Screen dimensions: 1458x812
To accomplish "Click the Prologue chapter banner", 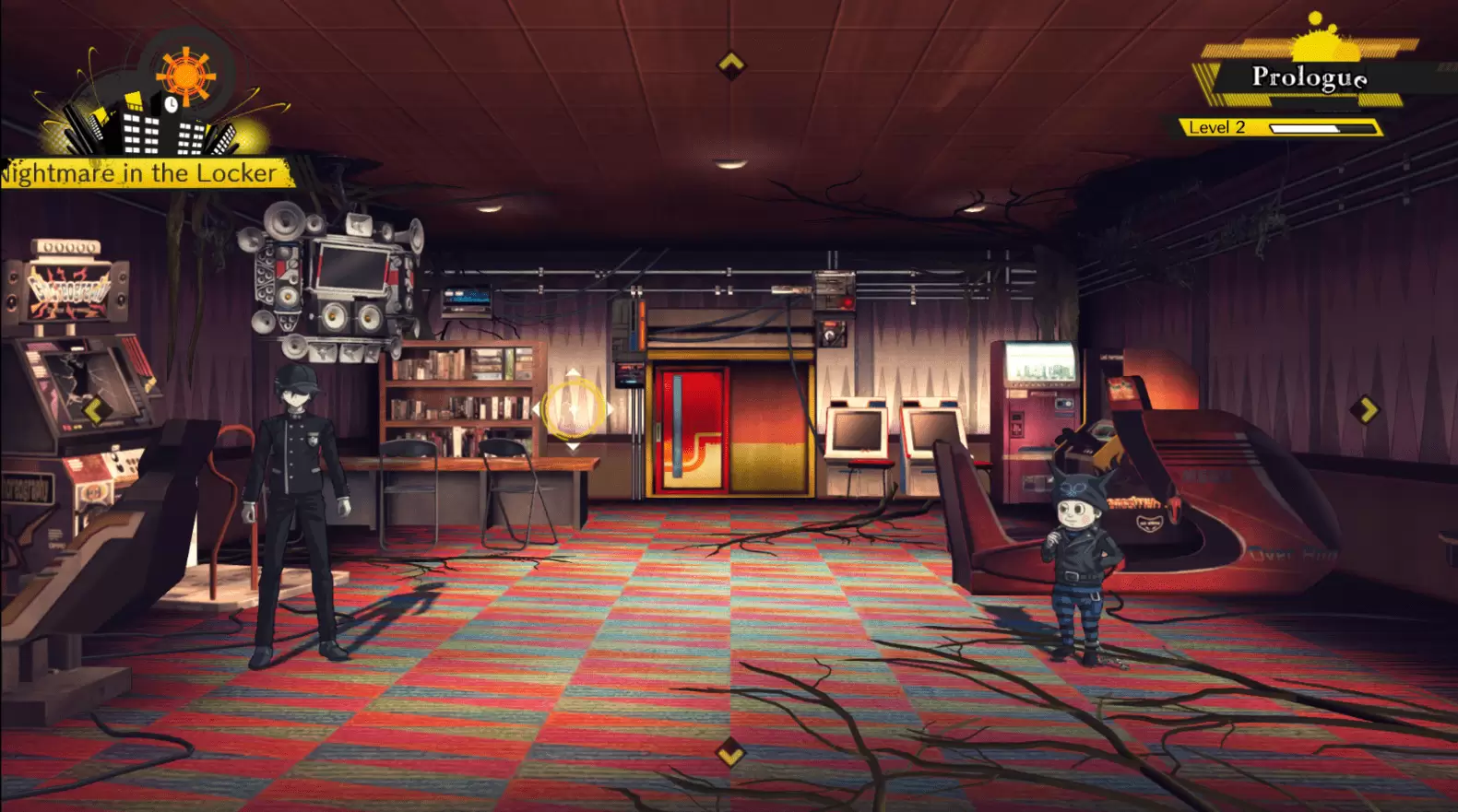I will [1310, 79].
